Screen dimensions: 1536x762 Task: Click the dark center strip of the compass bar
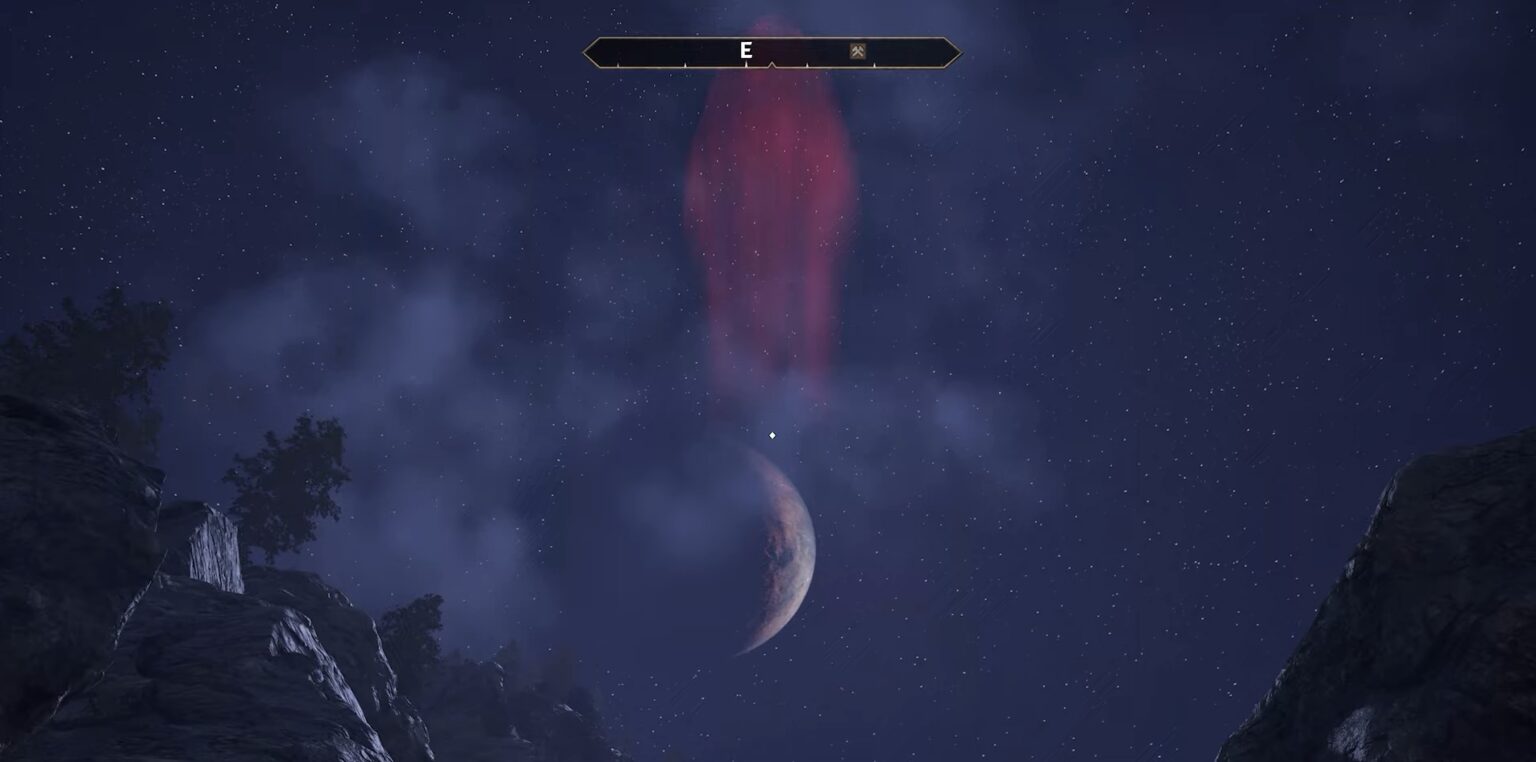(660, 50)
